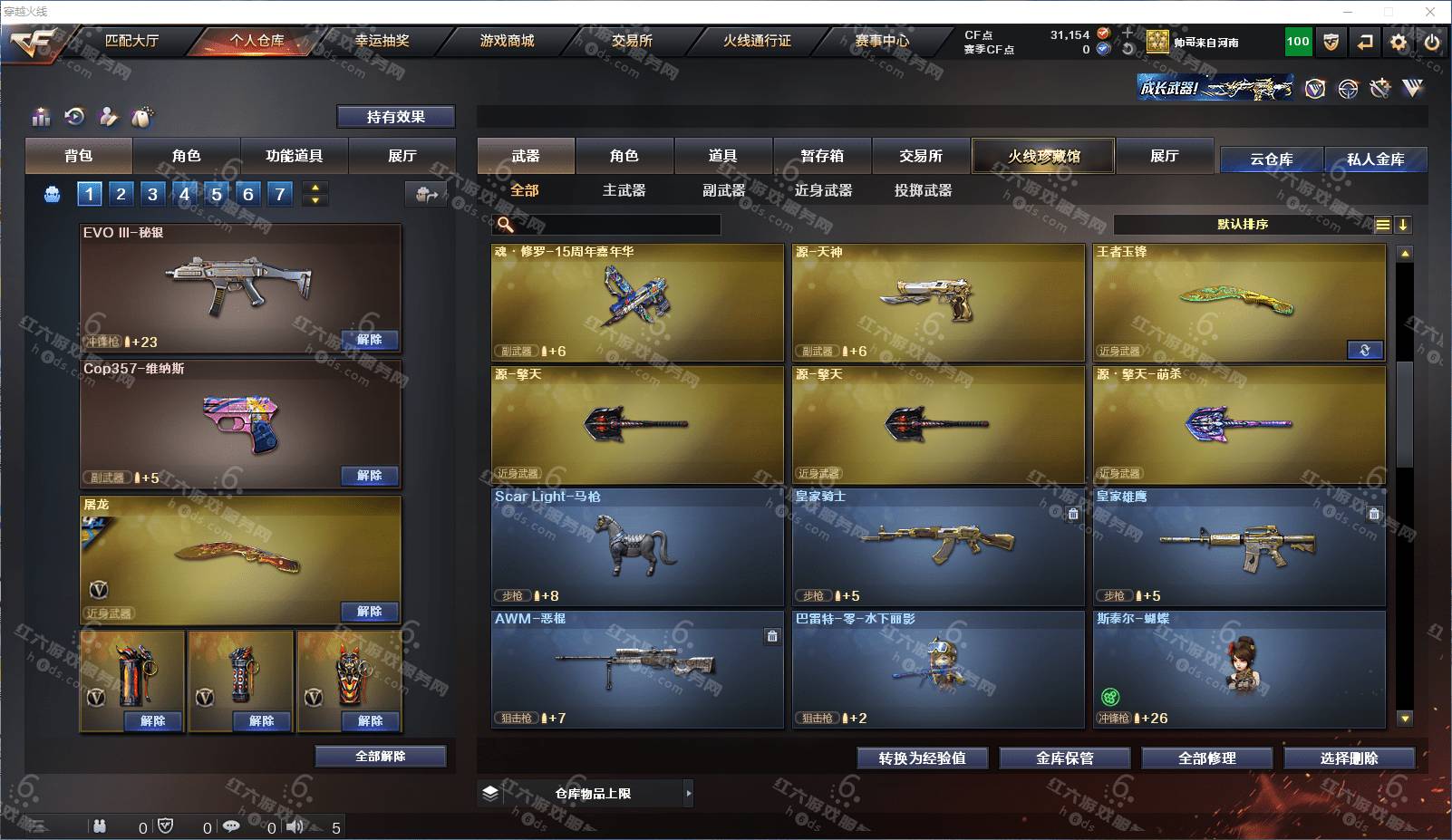The height and width of the screenshot is (840, 1452).
Task: Repair all with 全部修理
Action: [1206, 758]
